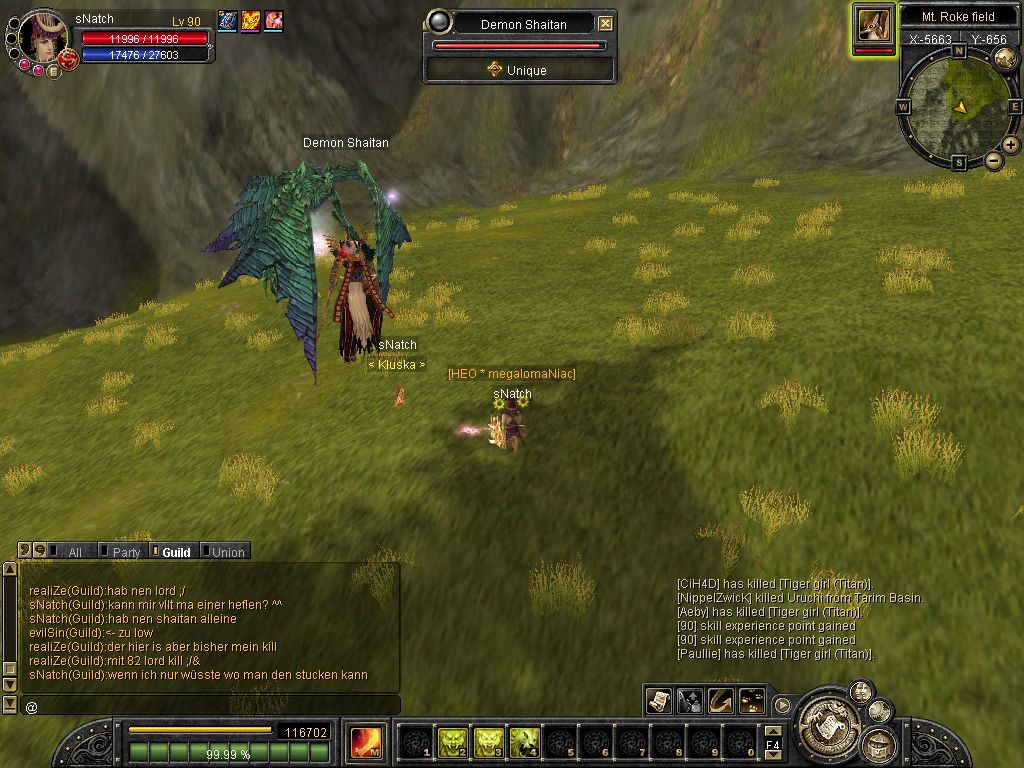Use the hotbar slot 3 beast skill
The image size is (1024, 768).
tap(489, 742)
